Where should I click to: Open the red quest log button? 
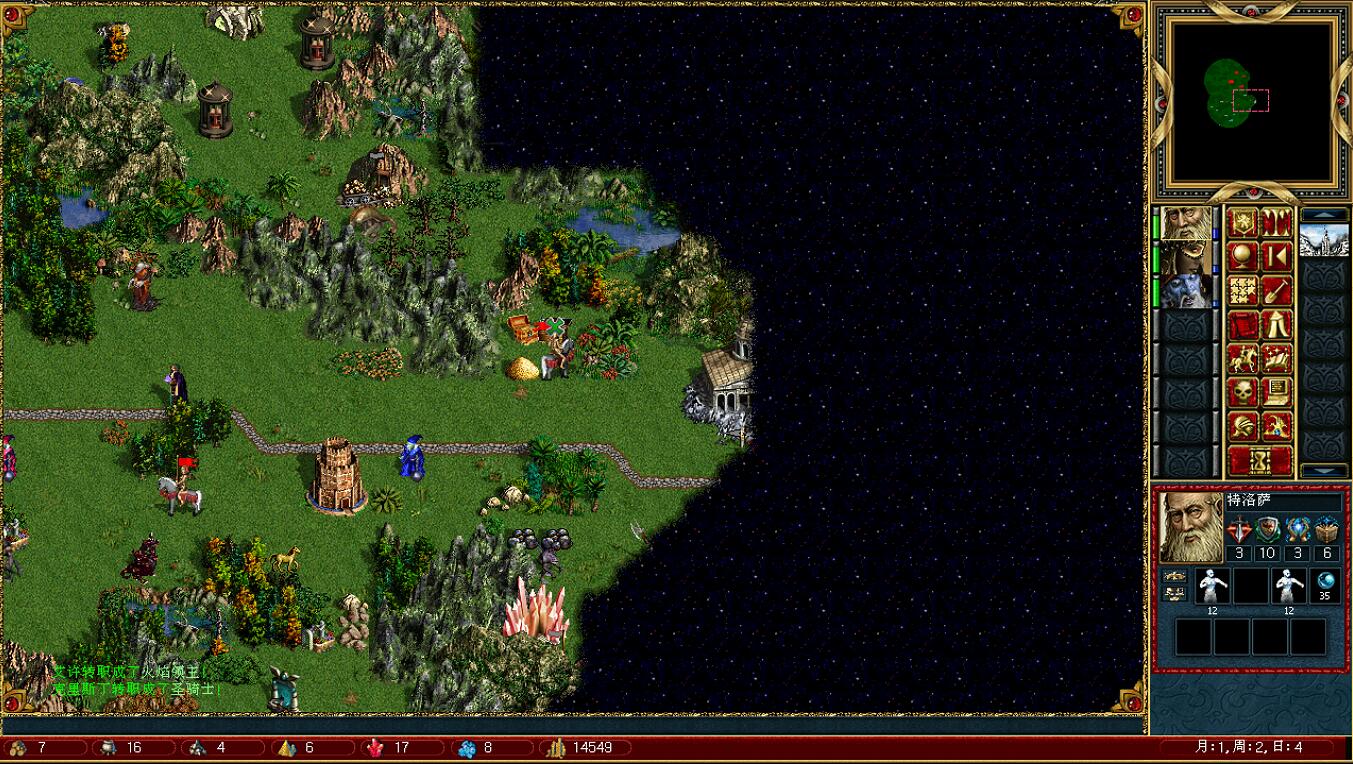[1242, 325]
